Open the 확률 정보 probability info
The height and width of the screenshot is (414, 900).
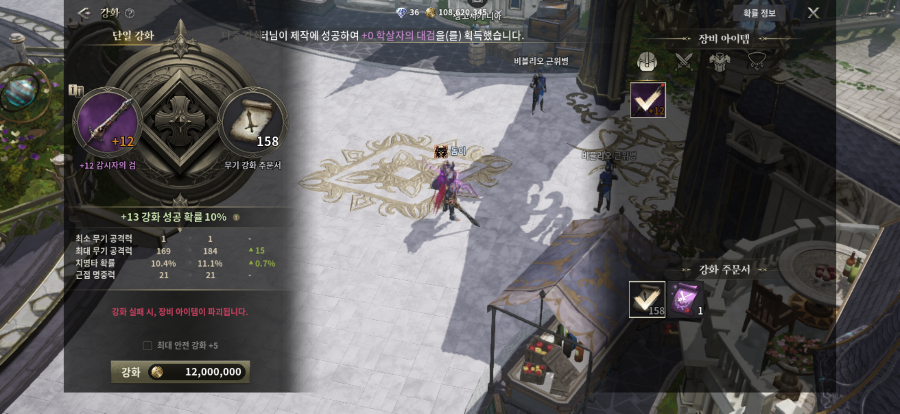click(766, 13)
